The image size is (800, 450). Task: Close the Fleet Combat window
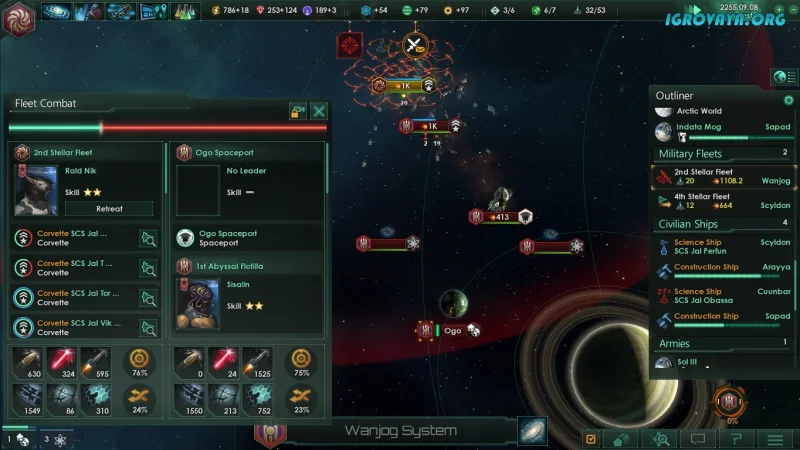pyautogui.click(x=319, y=111)
